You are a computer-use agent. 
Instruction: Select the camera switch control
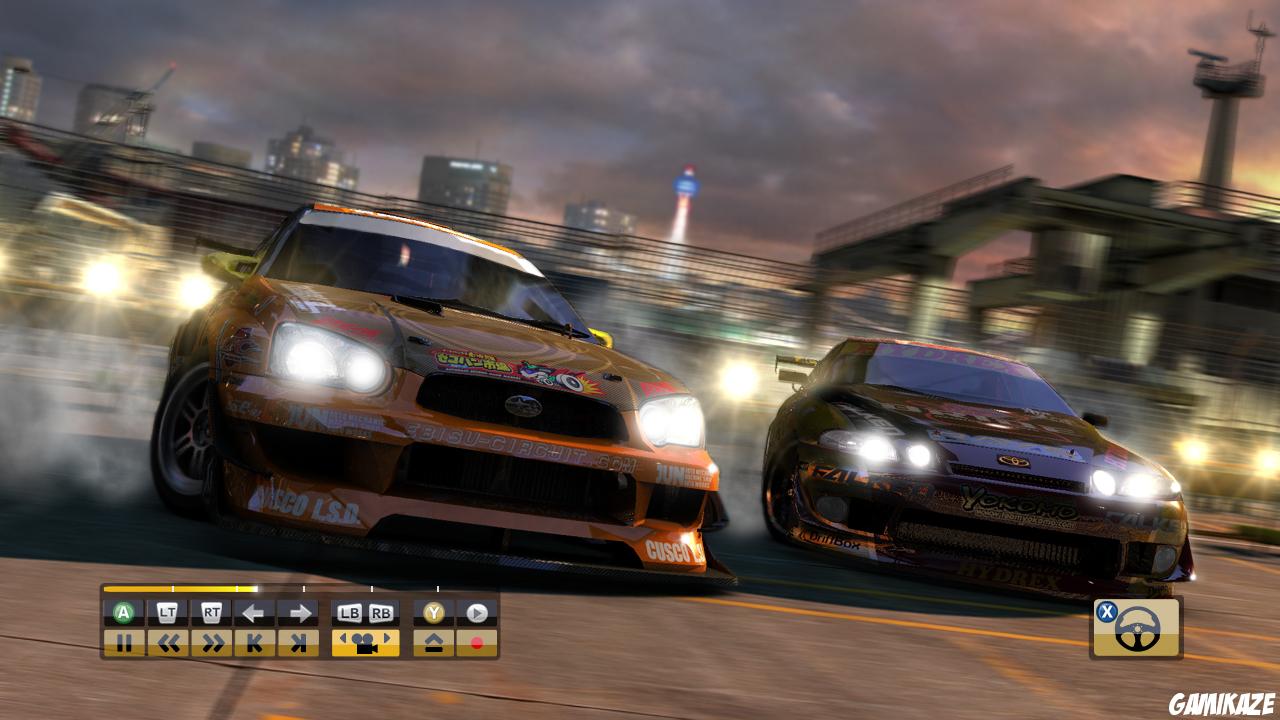365,641
